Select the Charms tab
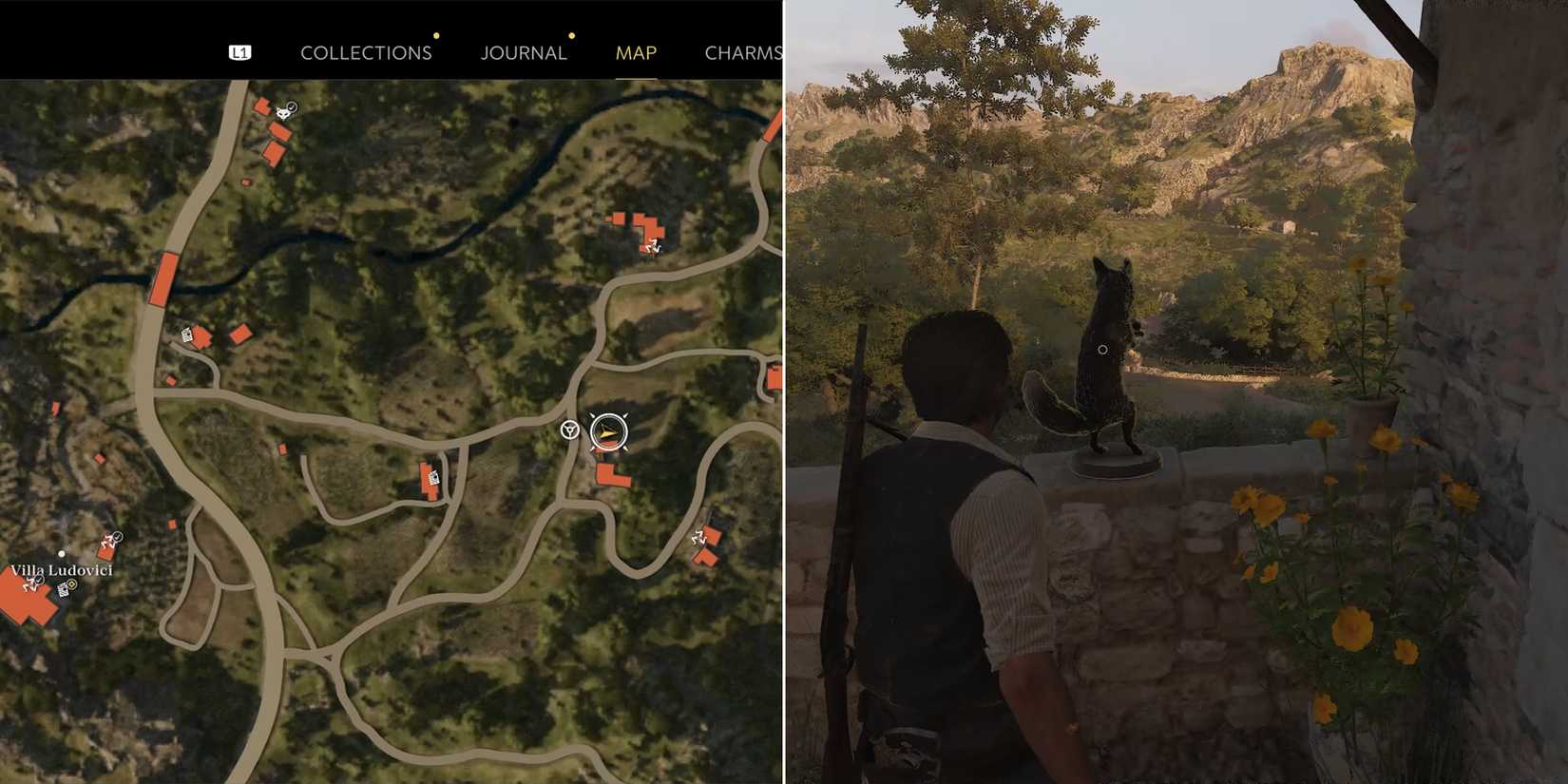 tap(745, 53)
